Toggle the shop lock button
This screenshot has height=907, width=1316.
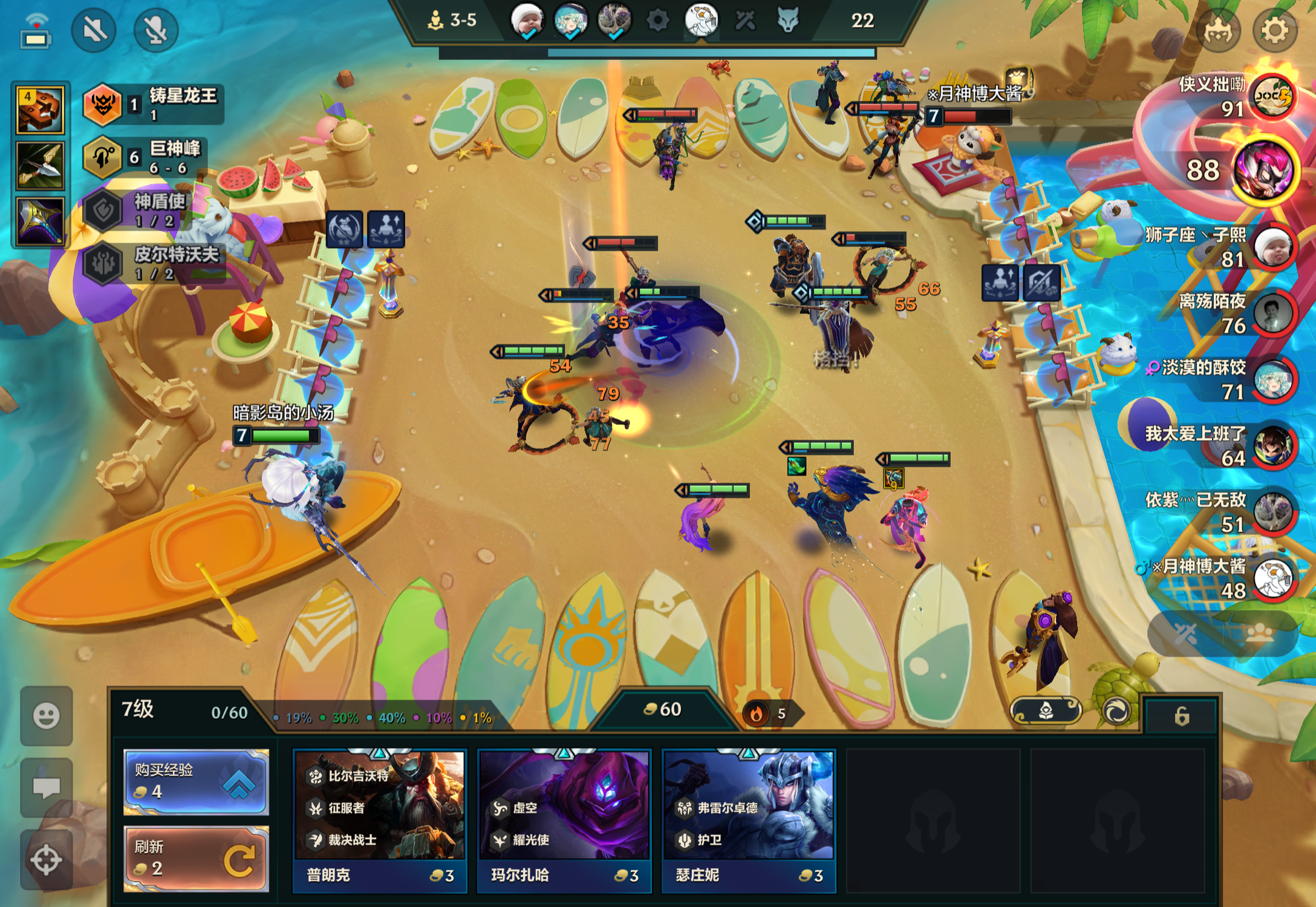1181,717
